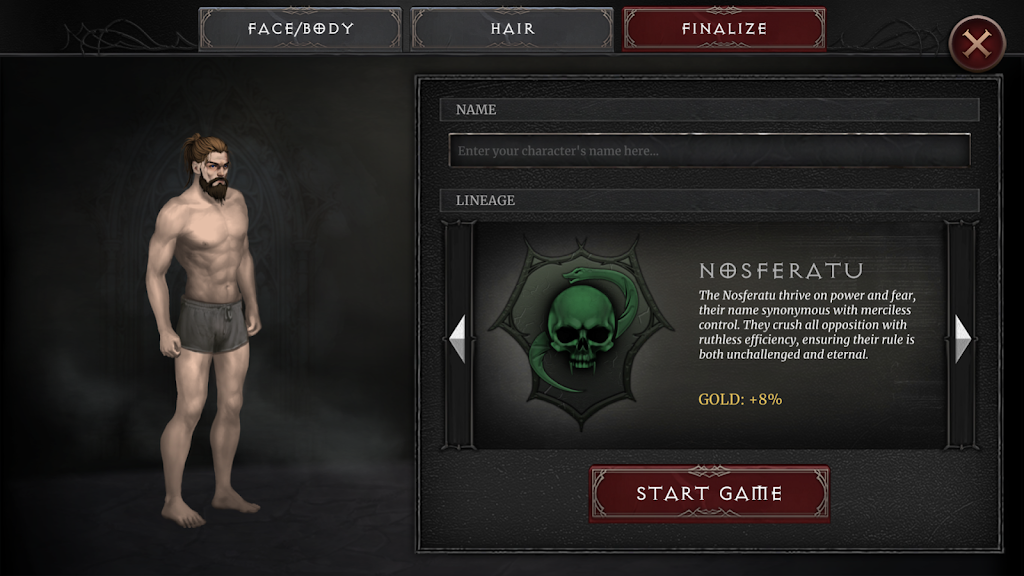1024x576 pixels.
Task: Click the Start Game button
Action: 709,493
